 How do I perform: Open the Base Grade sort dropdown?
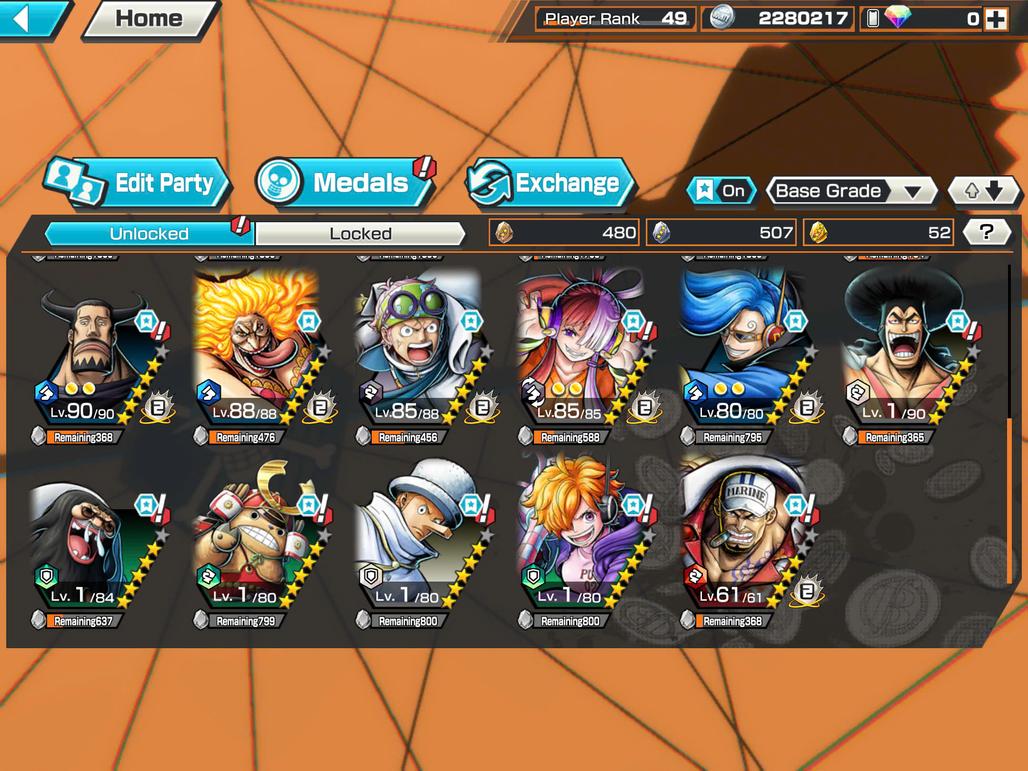pyautogui.click(x=850, y=190)
